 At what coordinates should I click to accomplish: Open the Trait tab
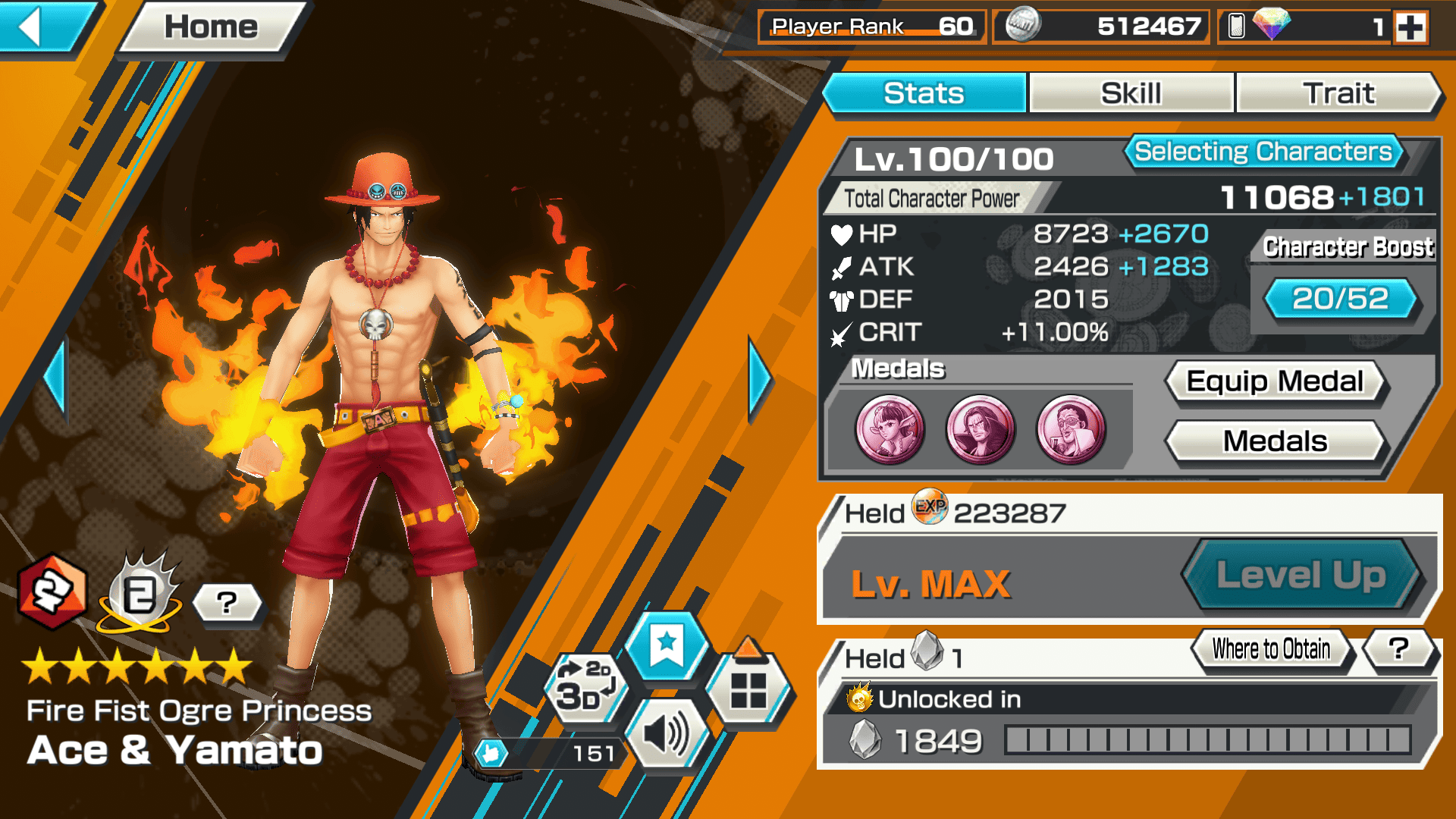pos(1338,93)
